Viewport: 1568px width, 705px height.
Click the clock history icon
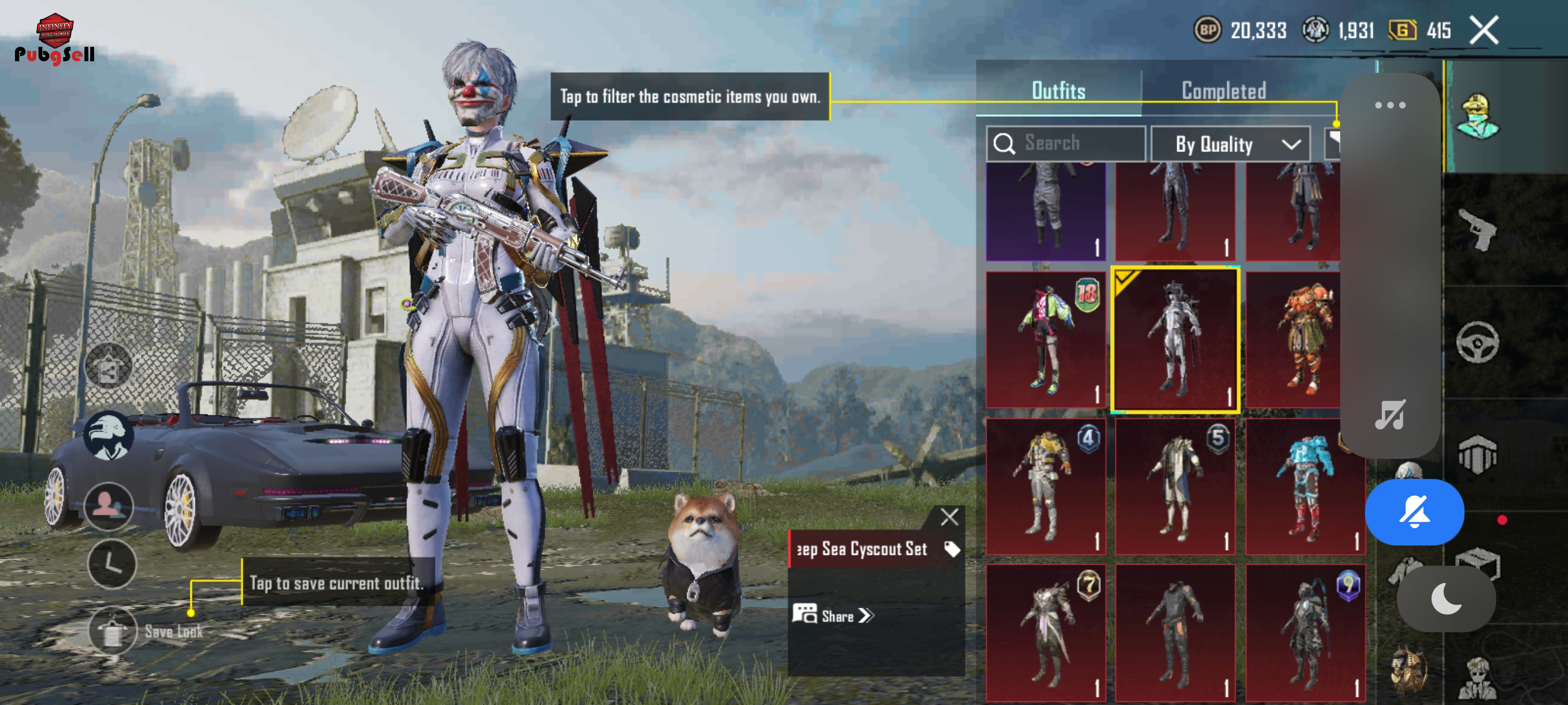tap(112, 564)
